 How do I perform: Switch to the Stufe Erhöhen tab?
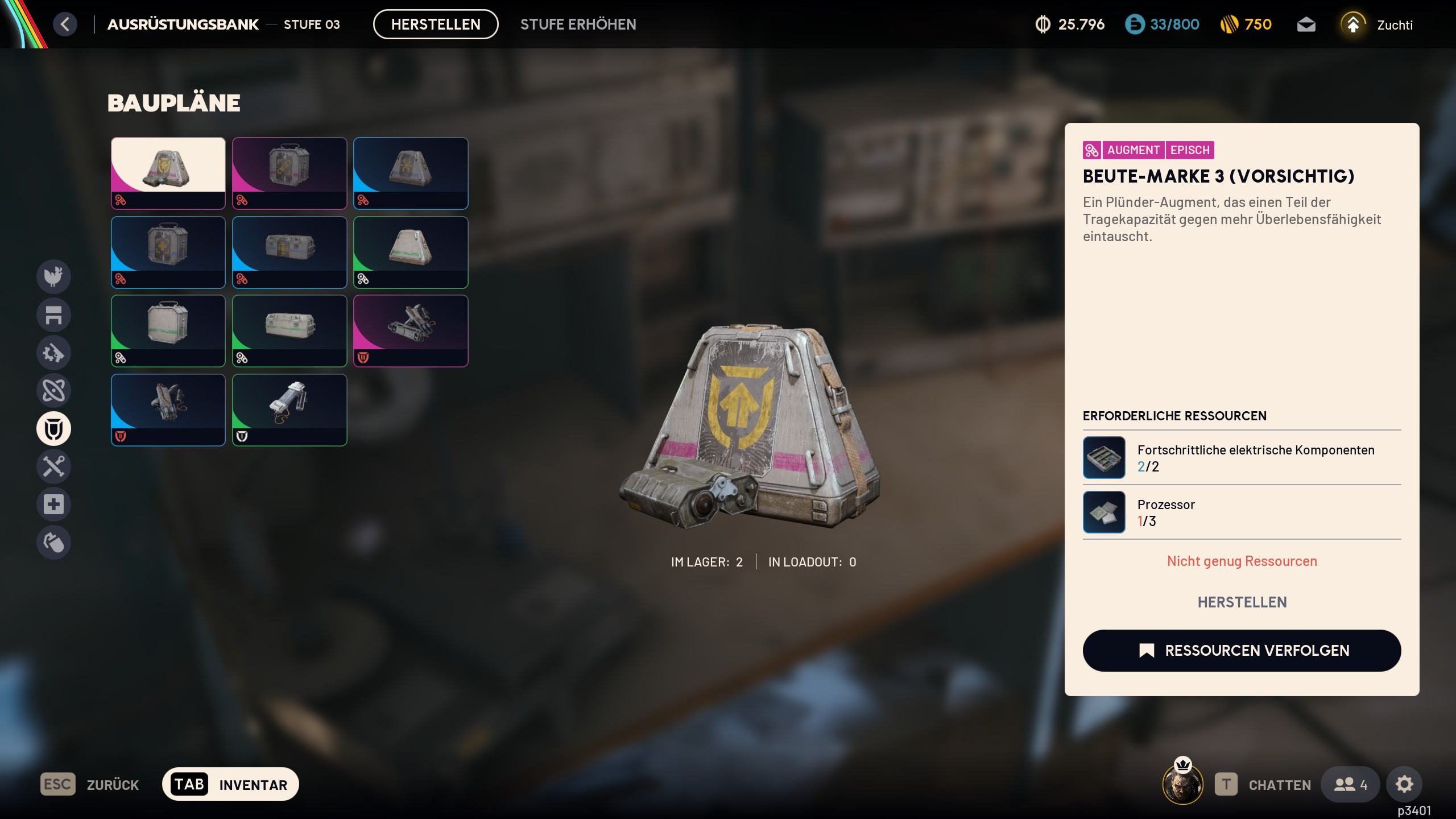click(x=578, y=24)
